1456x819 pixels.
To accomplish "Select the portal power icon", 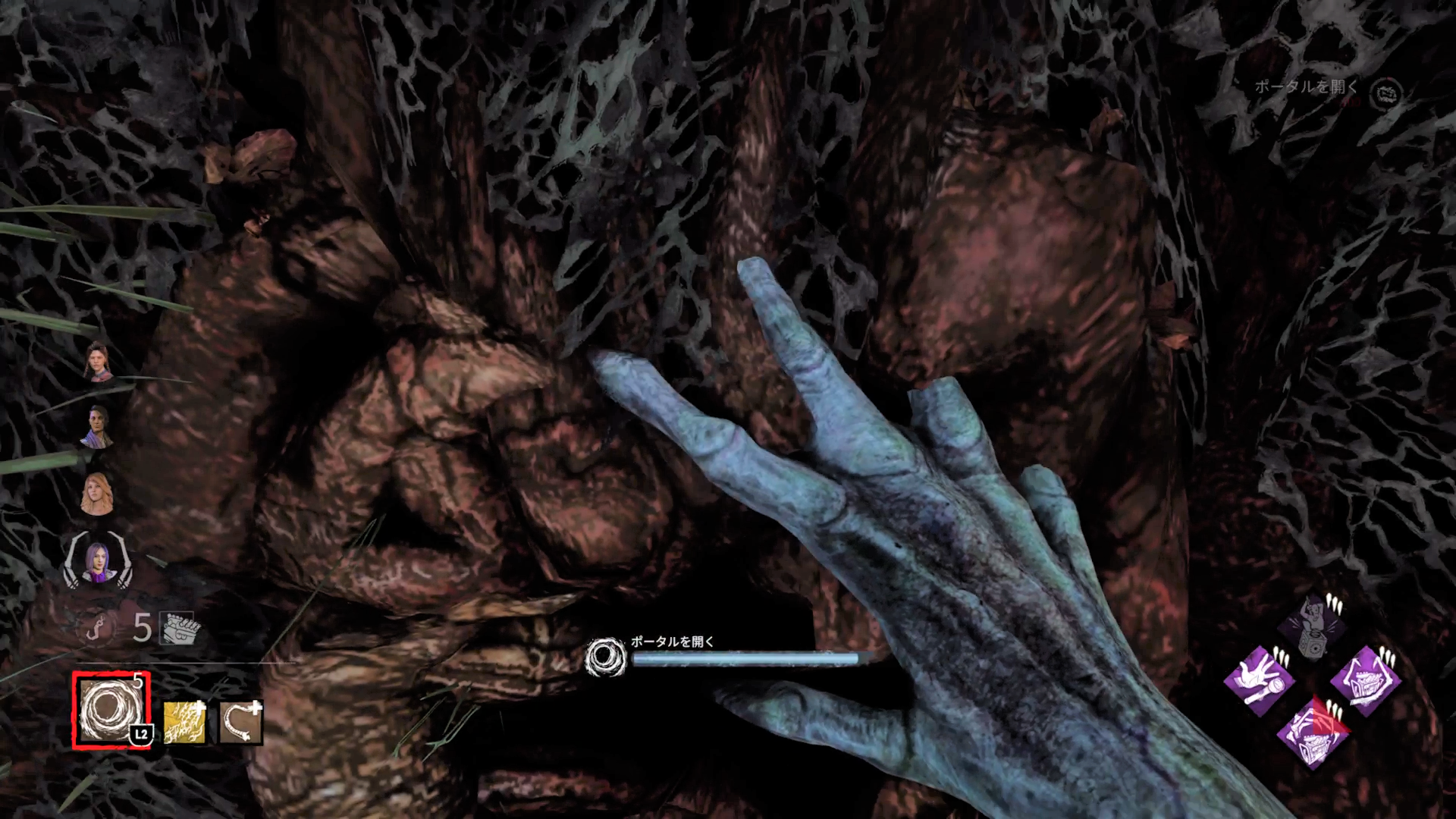I will (x=111, y=709).
